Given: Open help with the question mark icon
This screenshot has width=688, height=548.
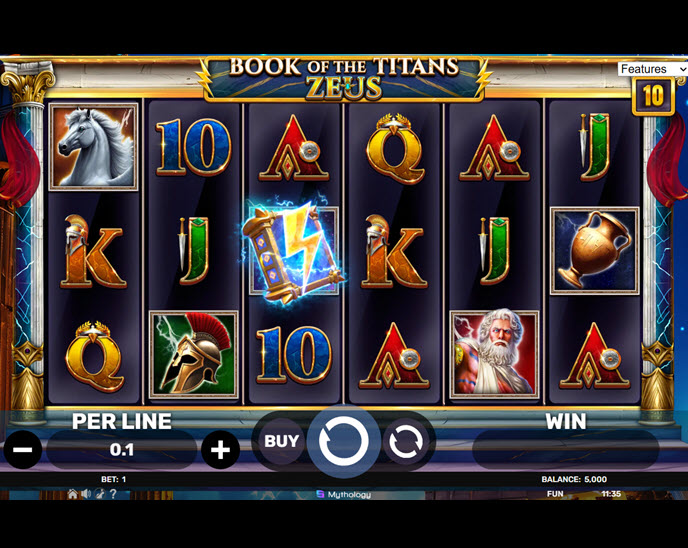Looking at the screenshot, I should pyautogui.click(x=113, y=494).
